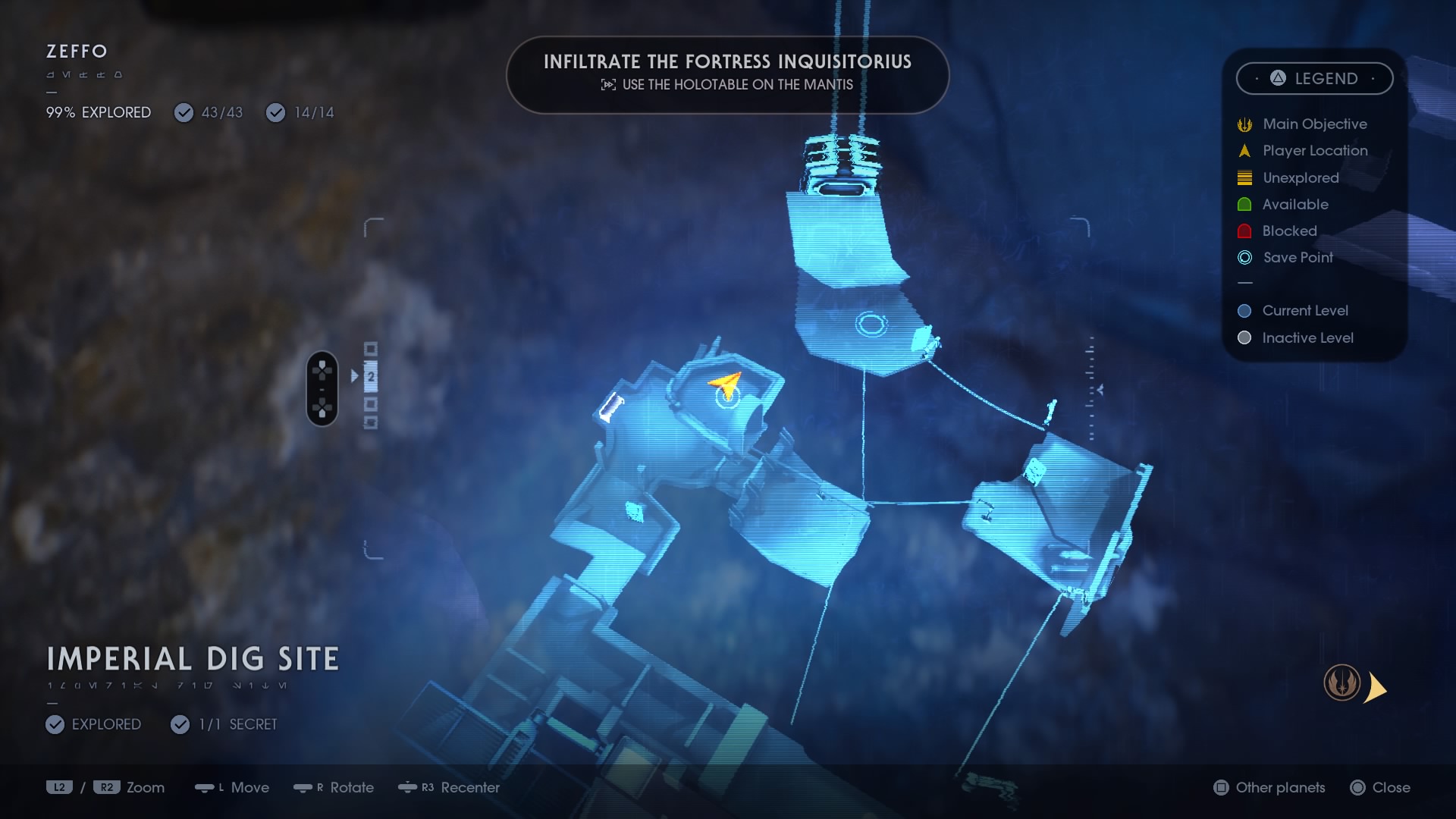The width and height of the screenshot is (1456, 819).
Task: Click the Infiltrate the Fortress Inquisitorius objective banner
Action: (727, 75)
